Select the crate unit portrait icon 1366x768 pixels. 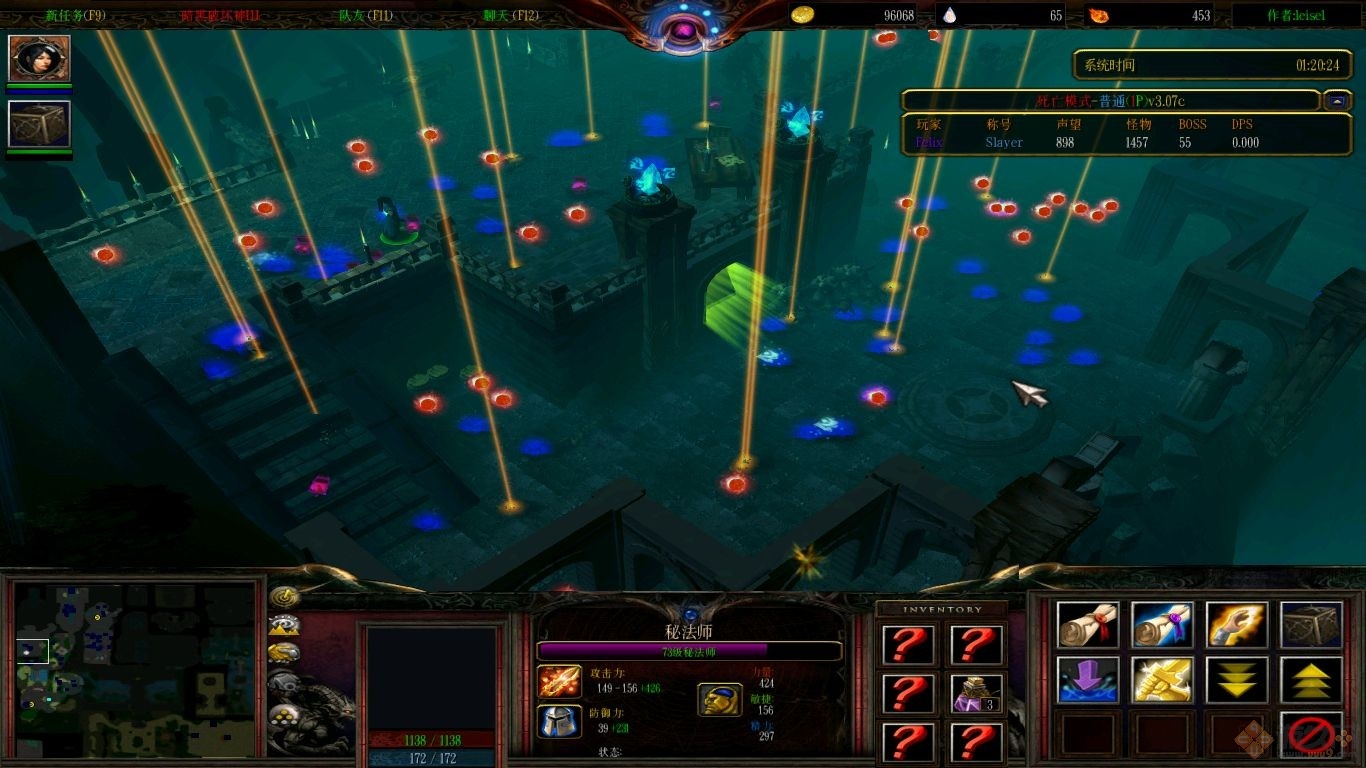coord(40,124)
